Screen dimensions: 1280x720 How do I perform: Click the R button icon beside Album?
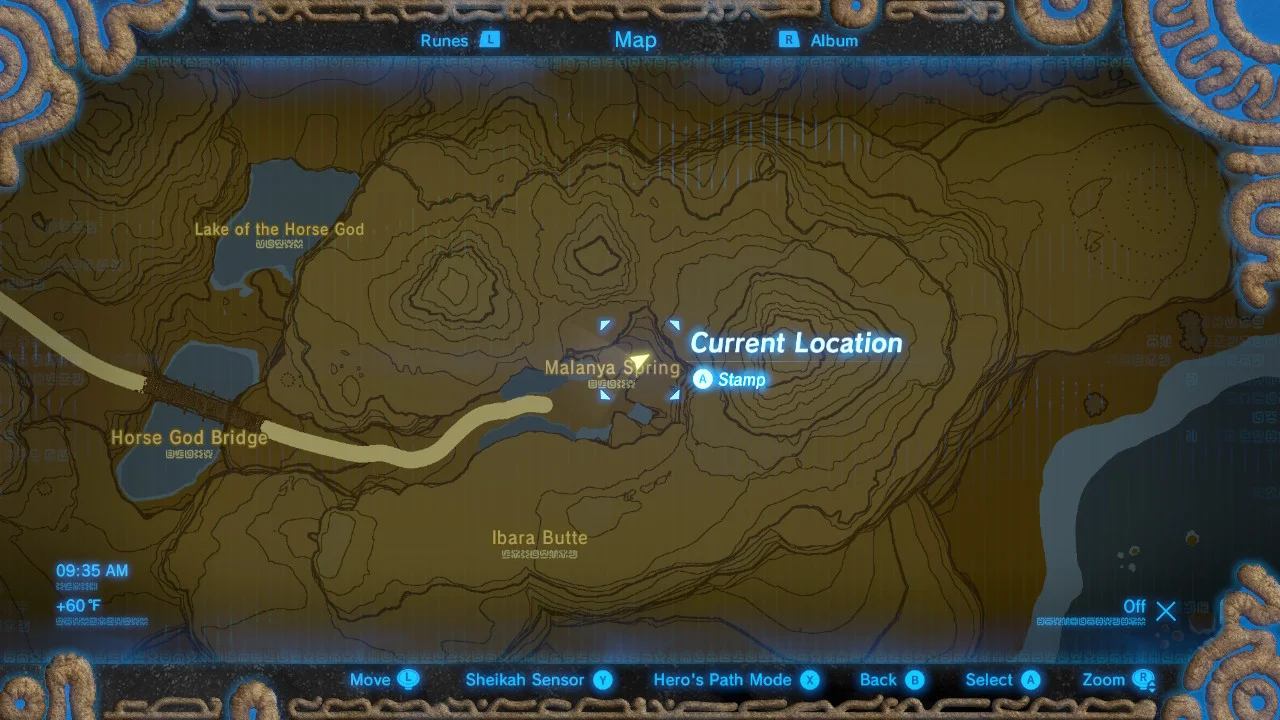point(789,40)
